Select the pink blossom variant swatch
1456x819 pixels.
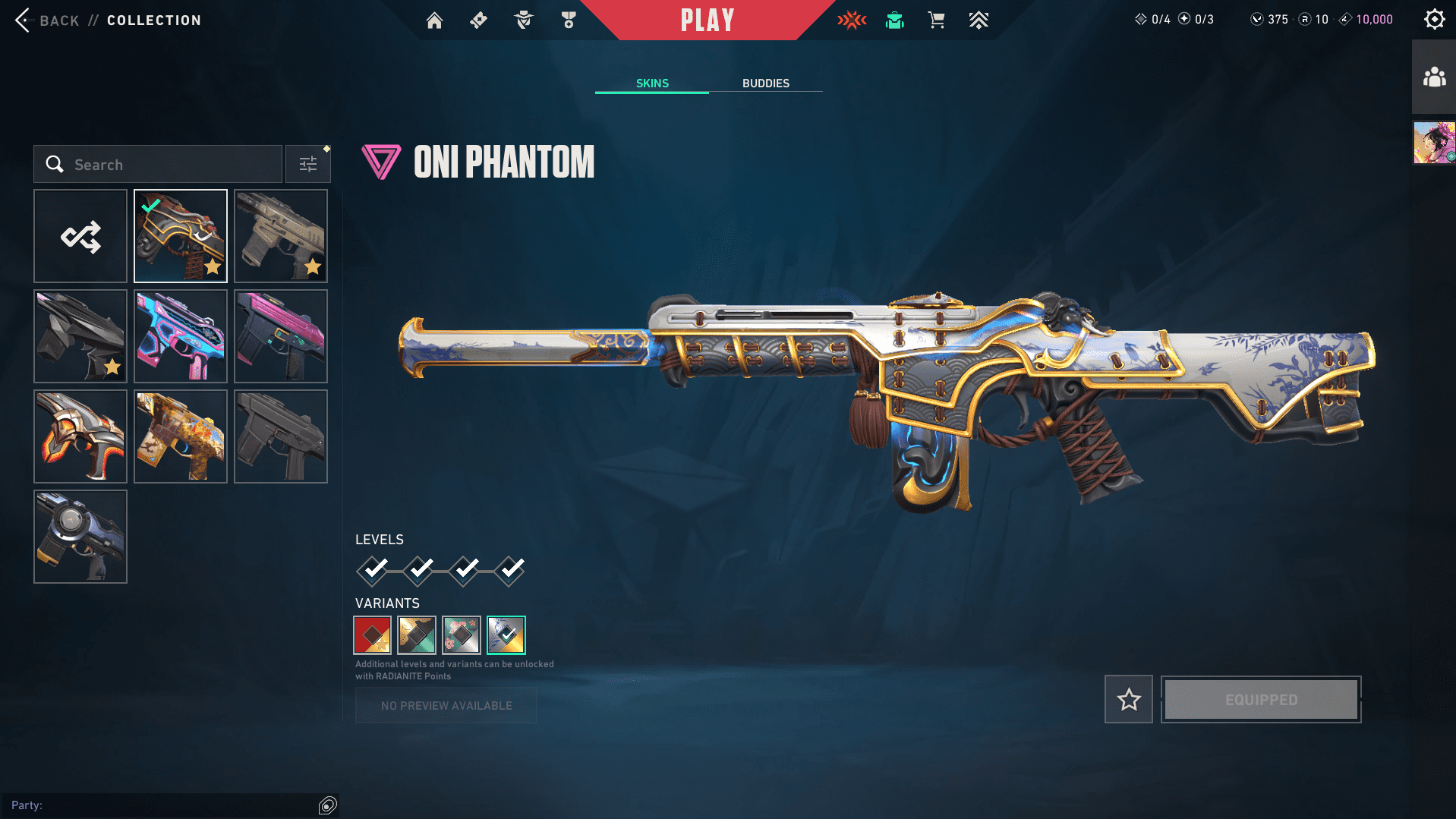pyautogui.click(x=462, y=635)
